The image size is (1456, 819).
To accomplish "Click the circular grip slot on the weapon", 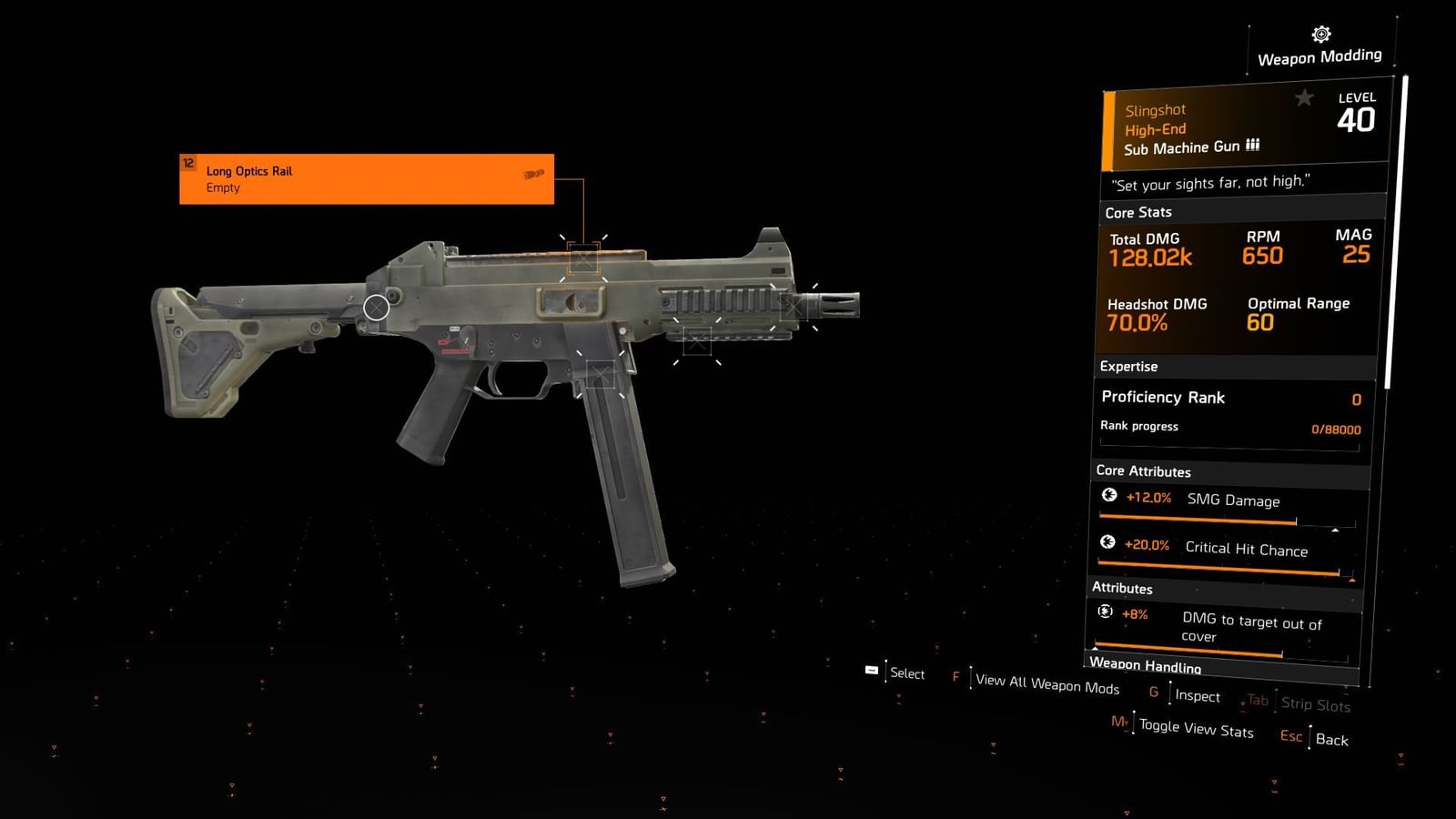I will [x=376, y=308].
